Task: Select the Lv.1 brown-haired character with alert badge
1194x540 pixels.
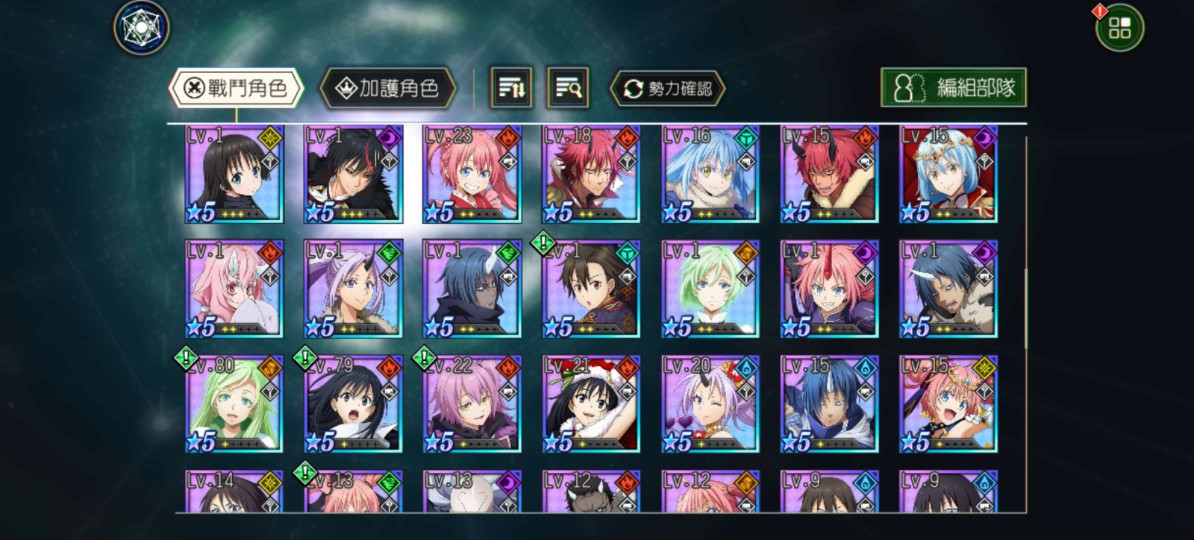Action: pyautogui.click(x=592, y=289)
